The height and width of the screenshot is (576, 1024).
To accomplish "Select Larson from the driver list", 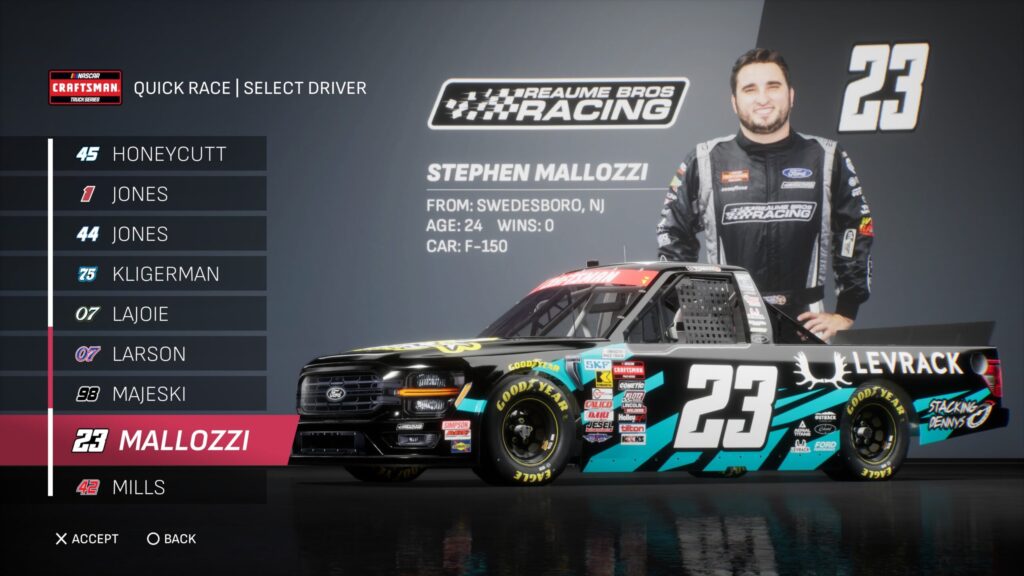I will pos(160,354).
